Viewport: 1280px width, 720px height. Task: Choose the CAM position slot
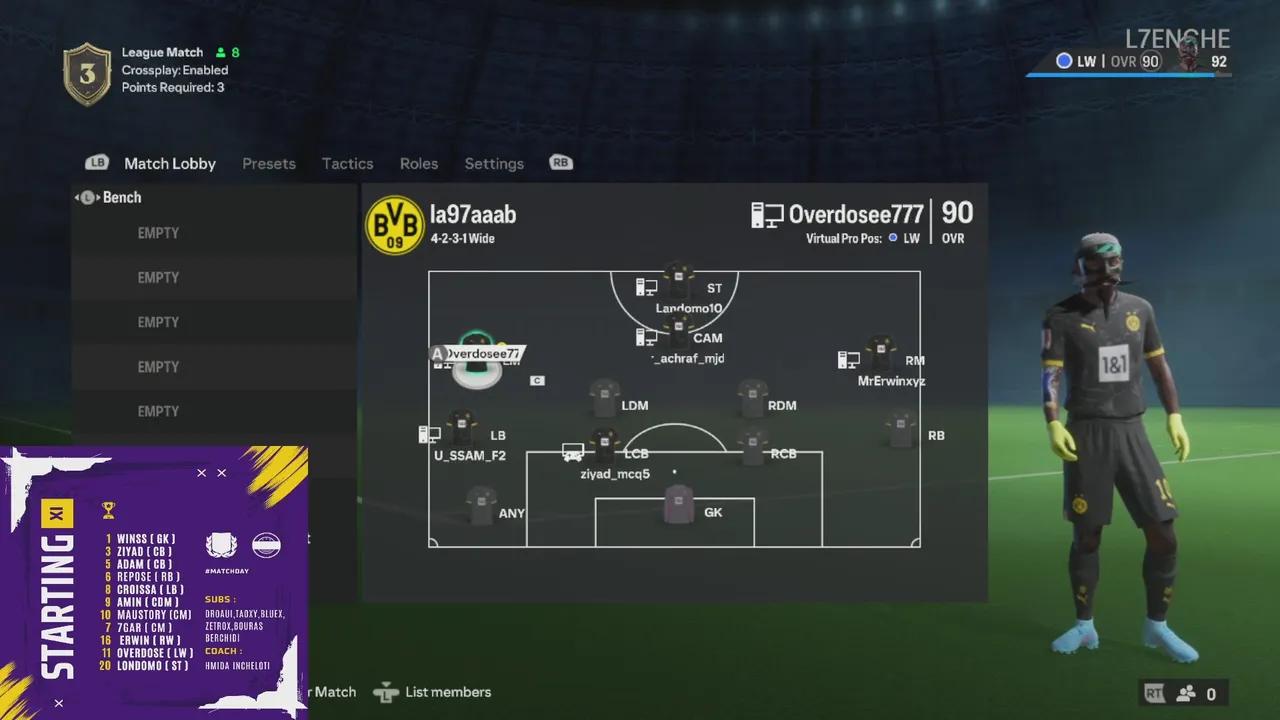pyautogui.click(x=679, y=332)
